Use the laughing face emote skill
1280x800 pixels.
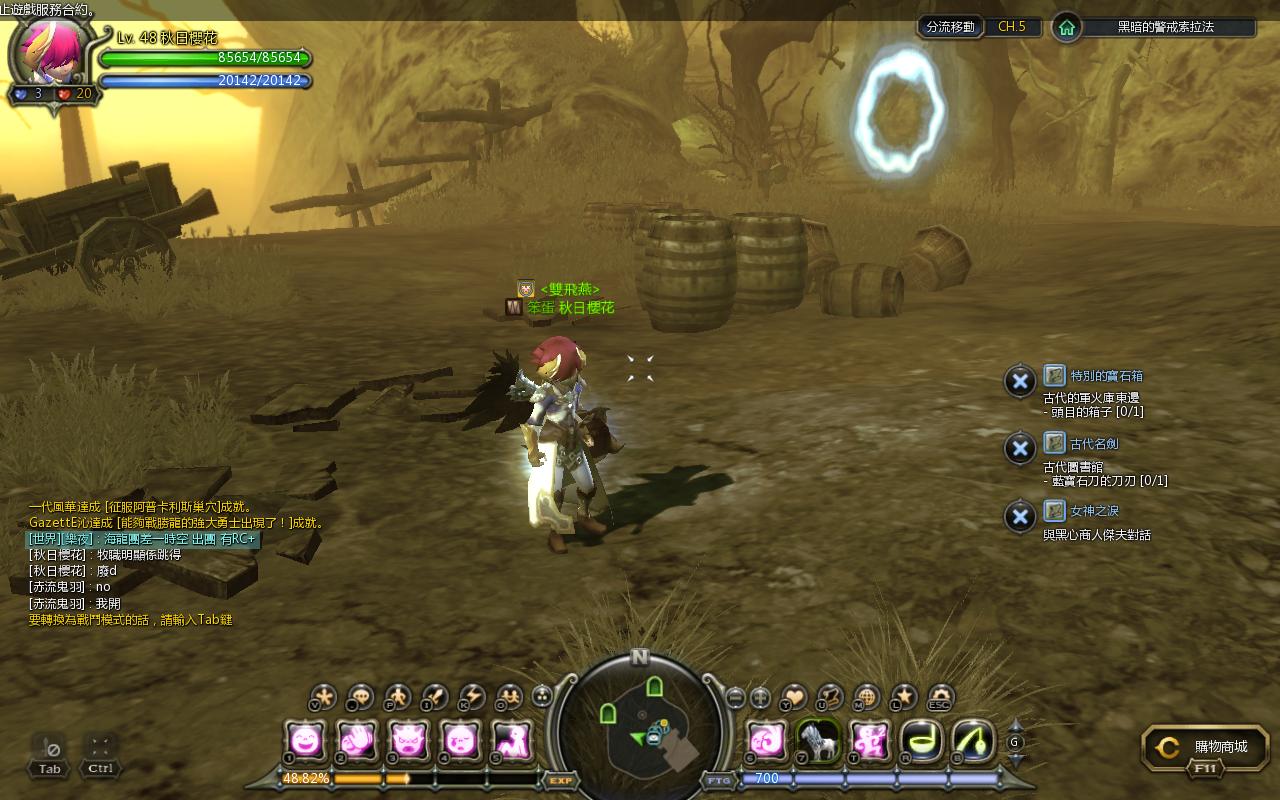(304, 741)
